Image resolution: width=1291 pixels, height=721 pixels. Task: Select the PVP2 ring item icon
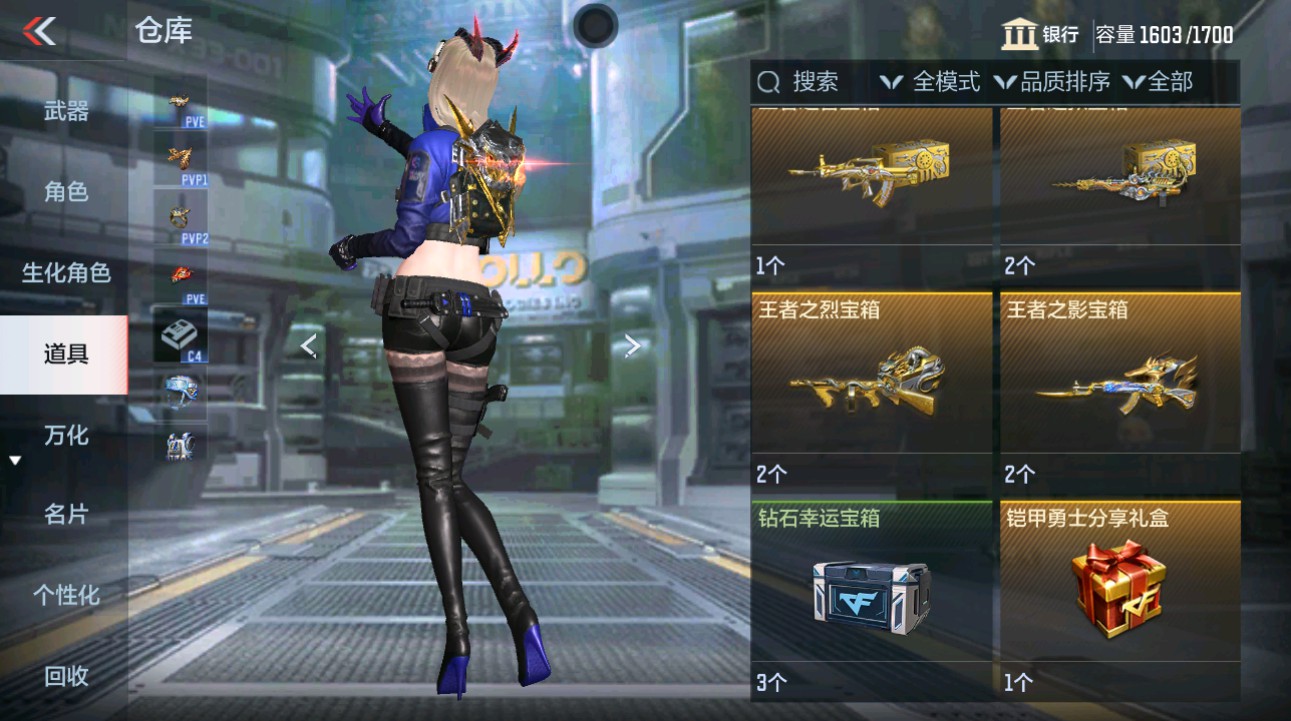pos(180,215)
